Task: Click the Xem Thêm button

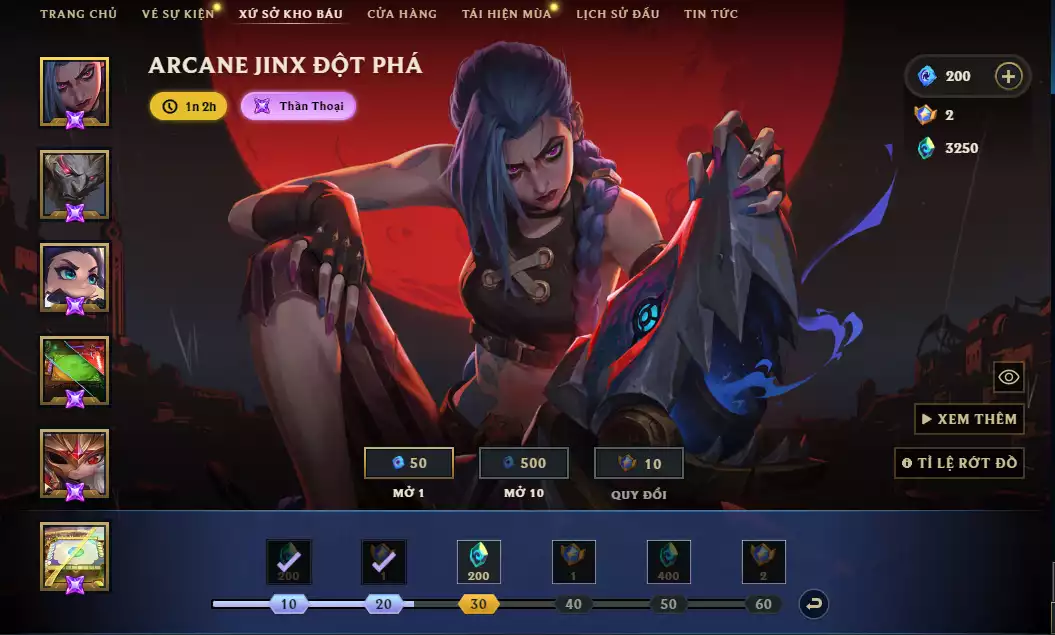Action: [969, 419]
